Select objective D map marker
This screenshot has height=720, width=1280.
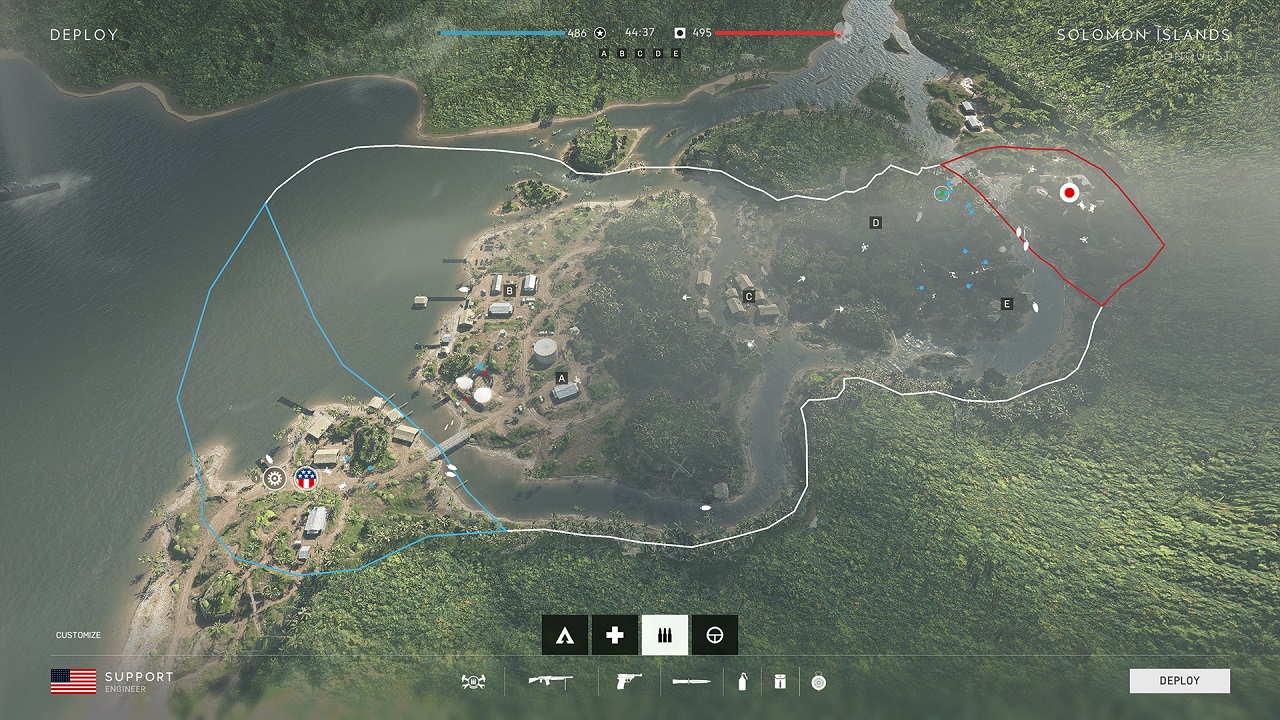click(x=876, y=223)
